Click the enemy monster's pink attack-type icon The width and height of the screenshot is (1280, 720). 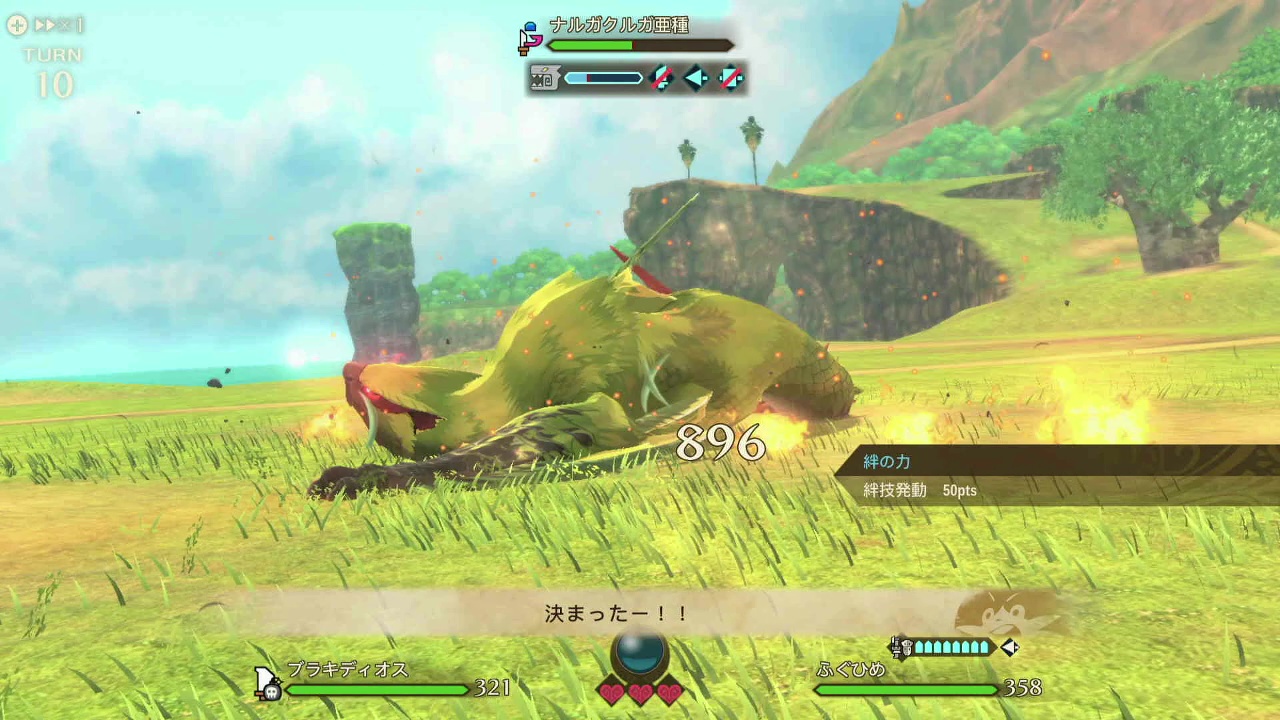(x=530, y=38)
